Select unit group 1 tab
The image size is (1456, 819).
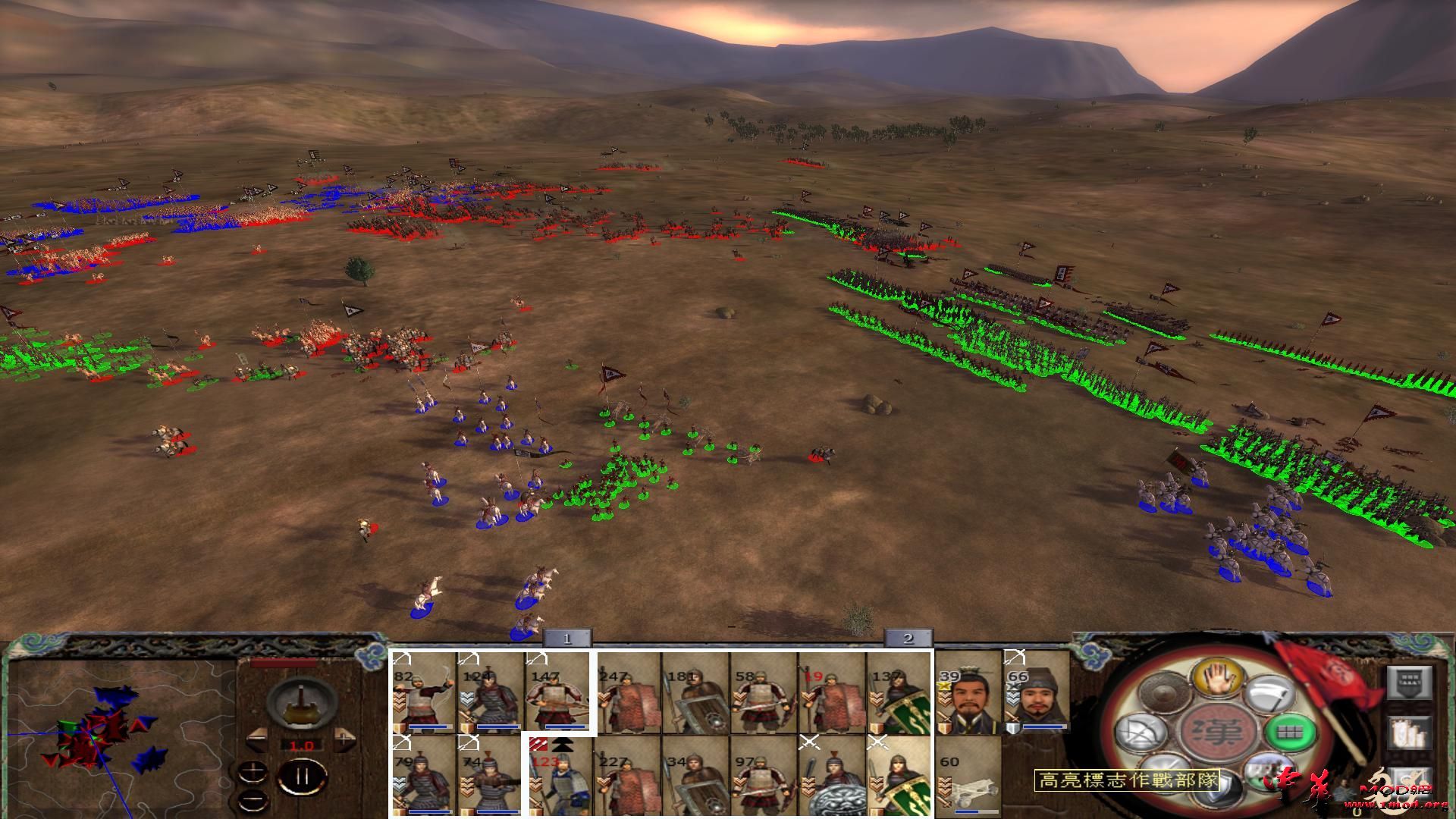[566, 639]
